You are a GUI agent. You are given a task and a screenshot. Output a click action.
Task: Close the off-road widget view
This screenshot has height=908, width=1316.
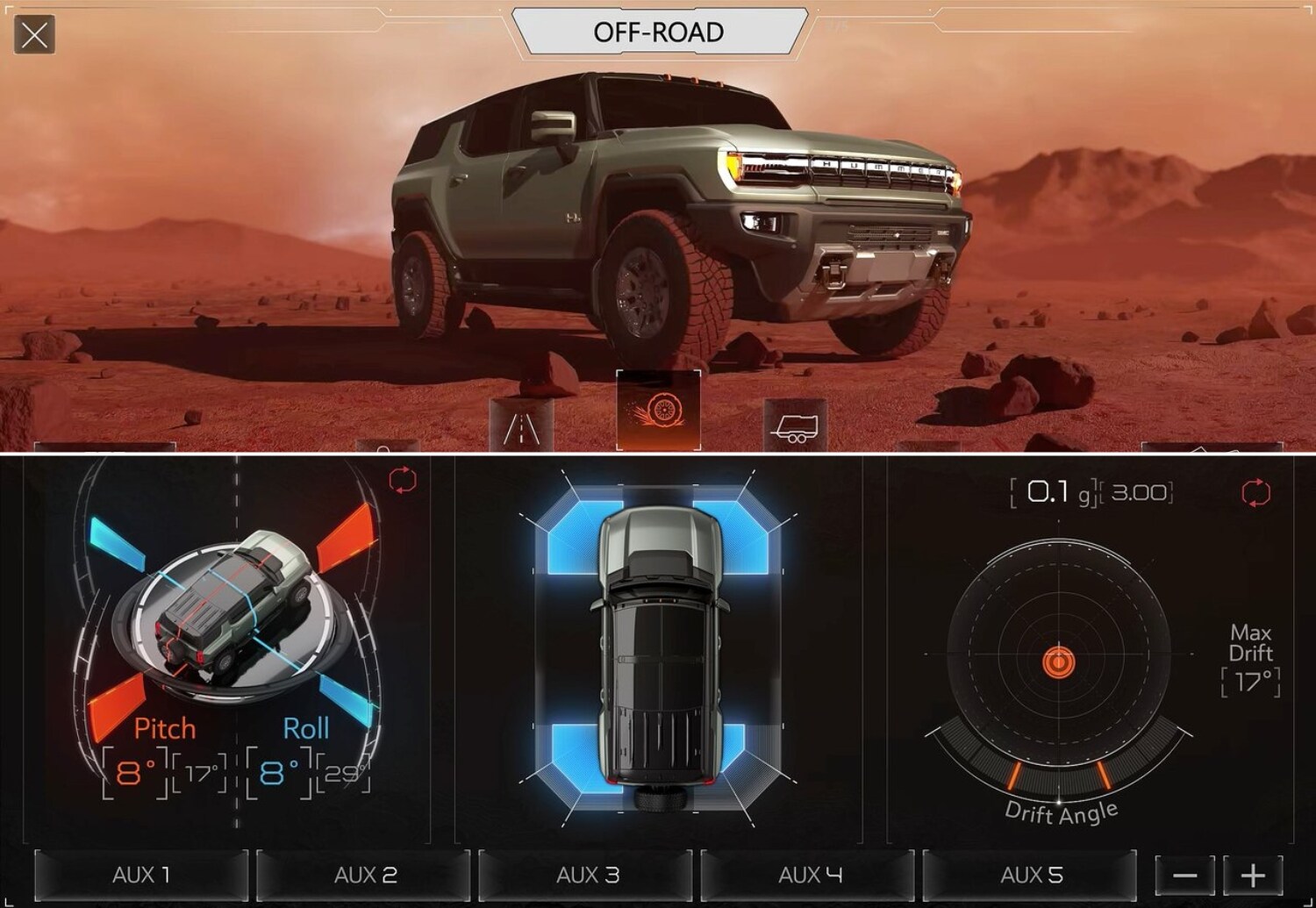click(32, 36)
